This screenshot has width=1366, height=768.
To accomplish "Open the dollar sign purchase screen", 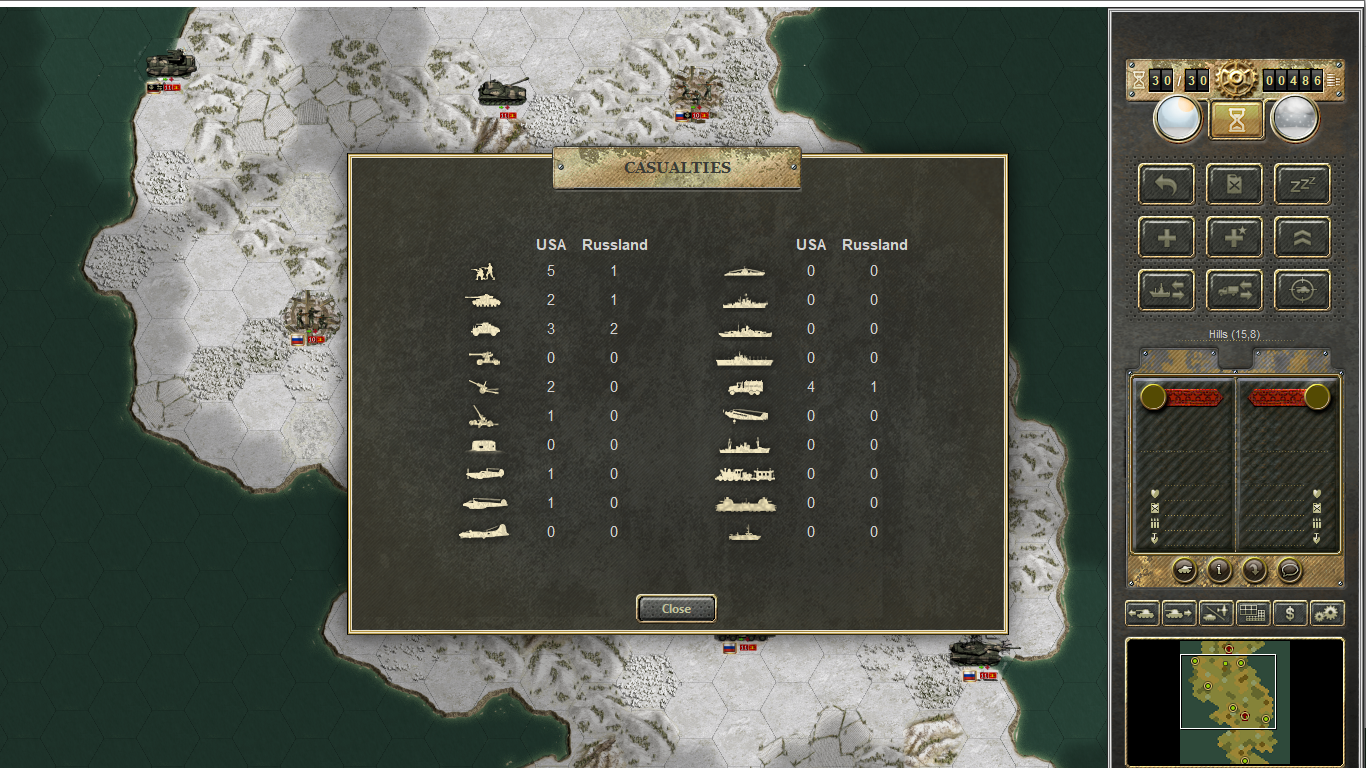I will pyautogui.click(x=1290, y=613).
